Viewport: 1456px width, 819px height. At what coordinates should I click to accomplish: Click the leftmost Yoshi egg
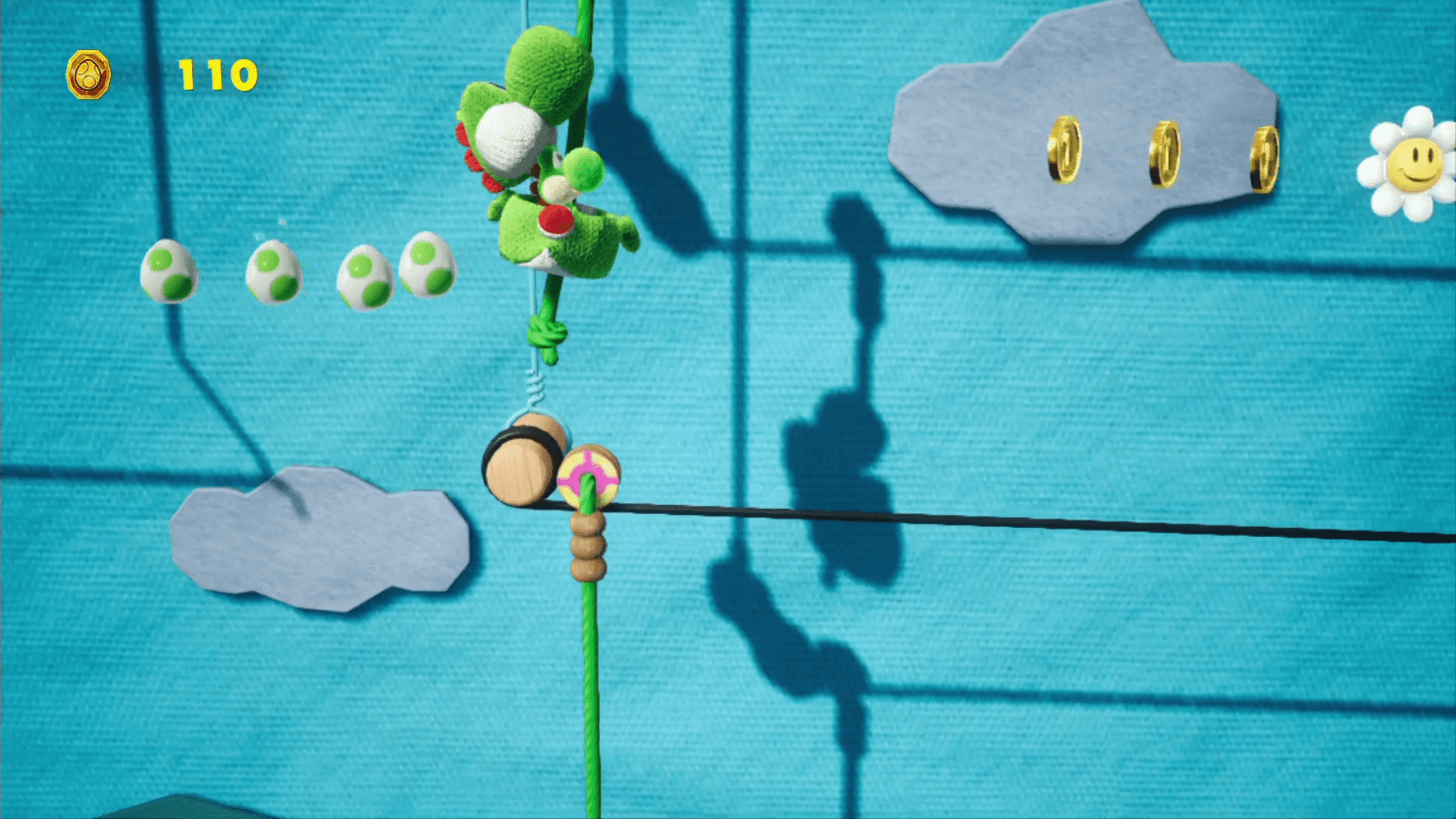[x=169, y=269]
